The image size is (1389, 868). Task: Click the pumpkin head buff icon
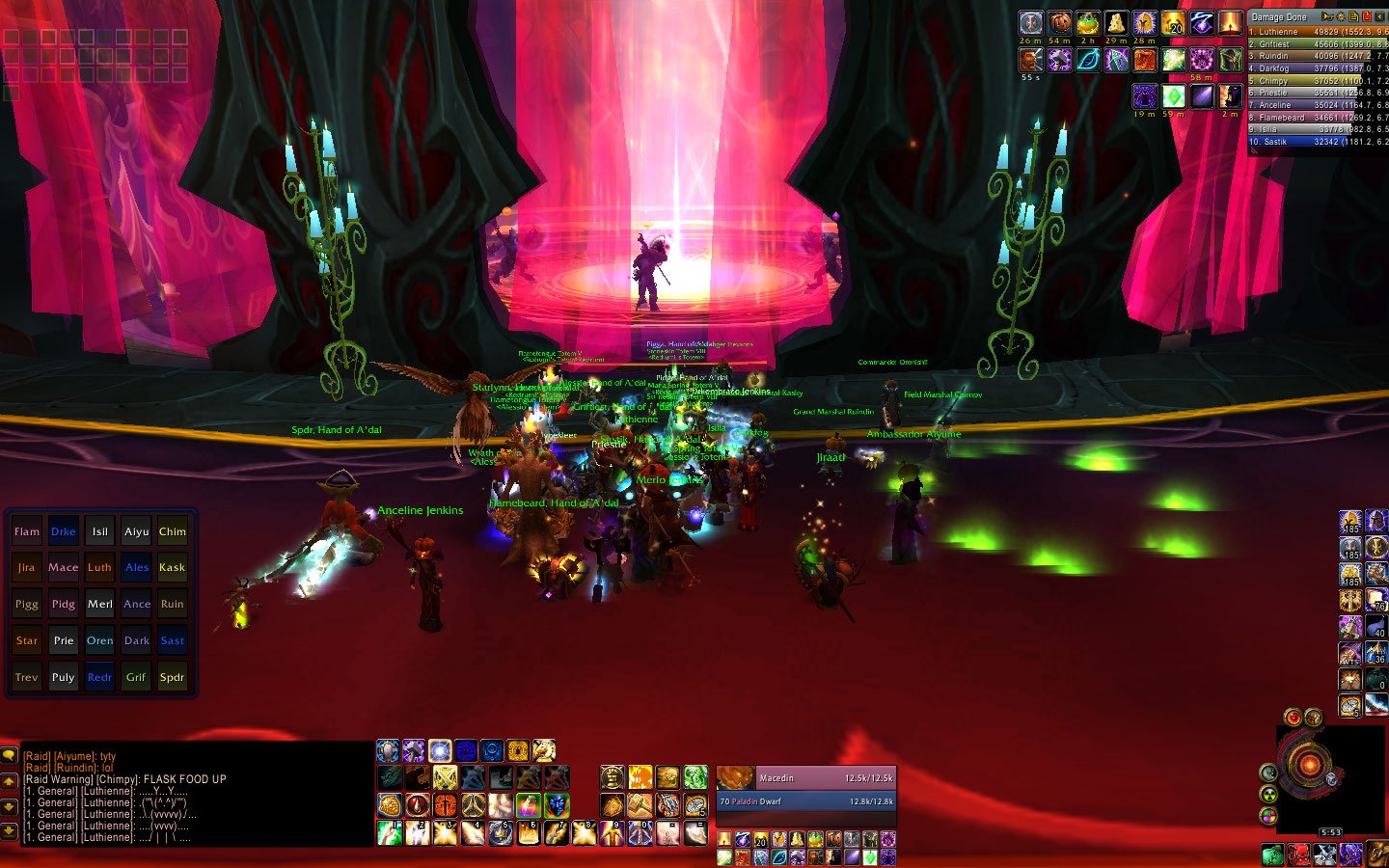click(x=1059, y=23)
